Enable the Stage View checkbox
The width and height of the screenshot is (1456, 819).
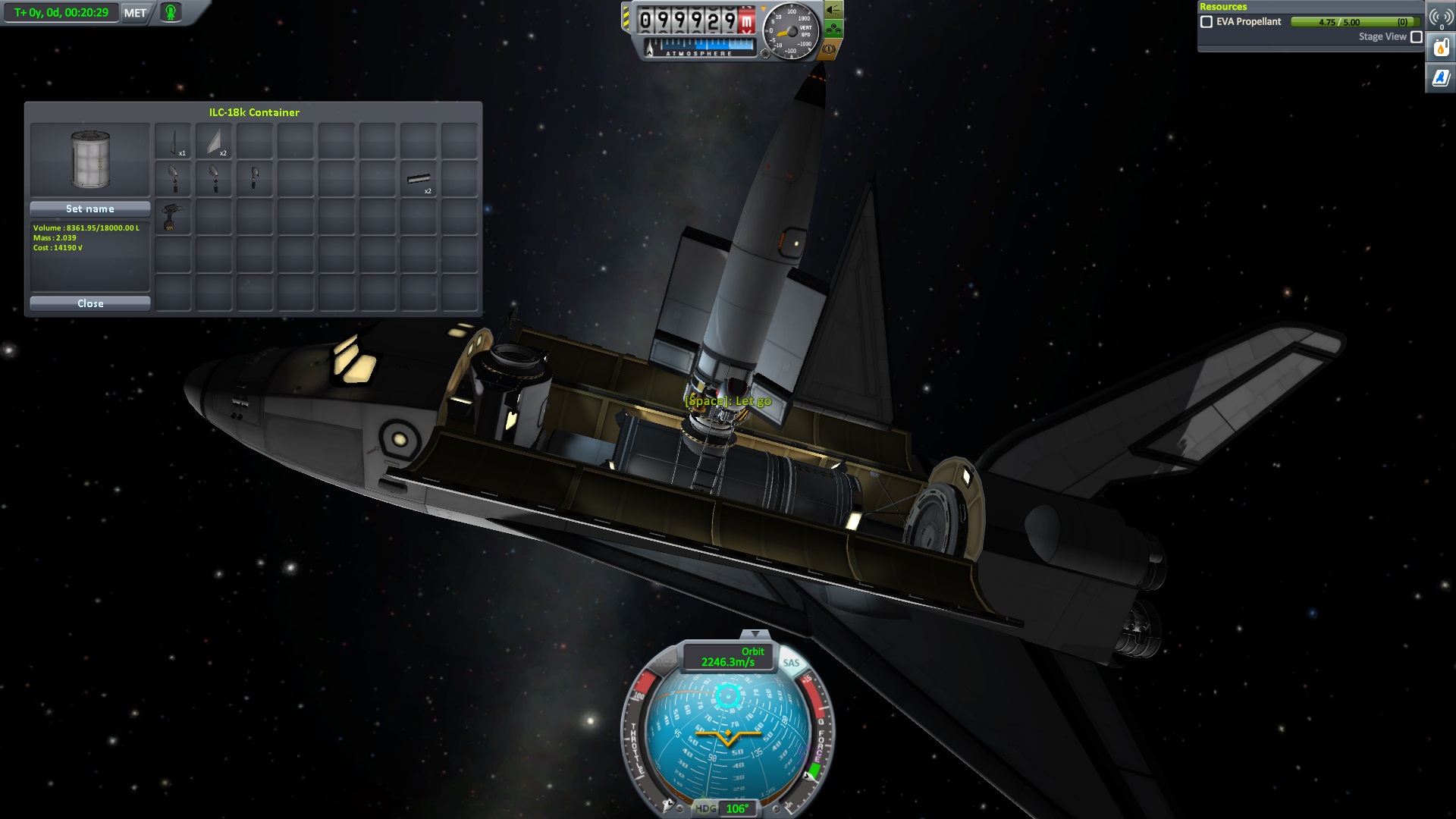[1416, 36]
